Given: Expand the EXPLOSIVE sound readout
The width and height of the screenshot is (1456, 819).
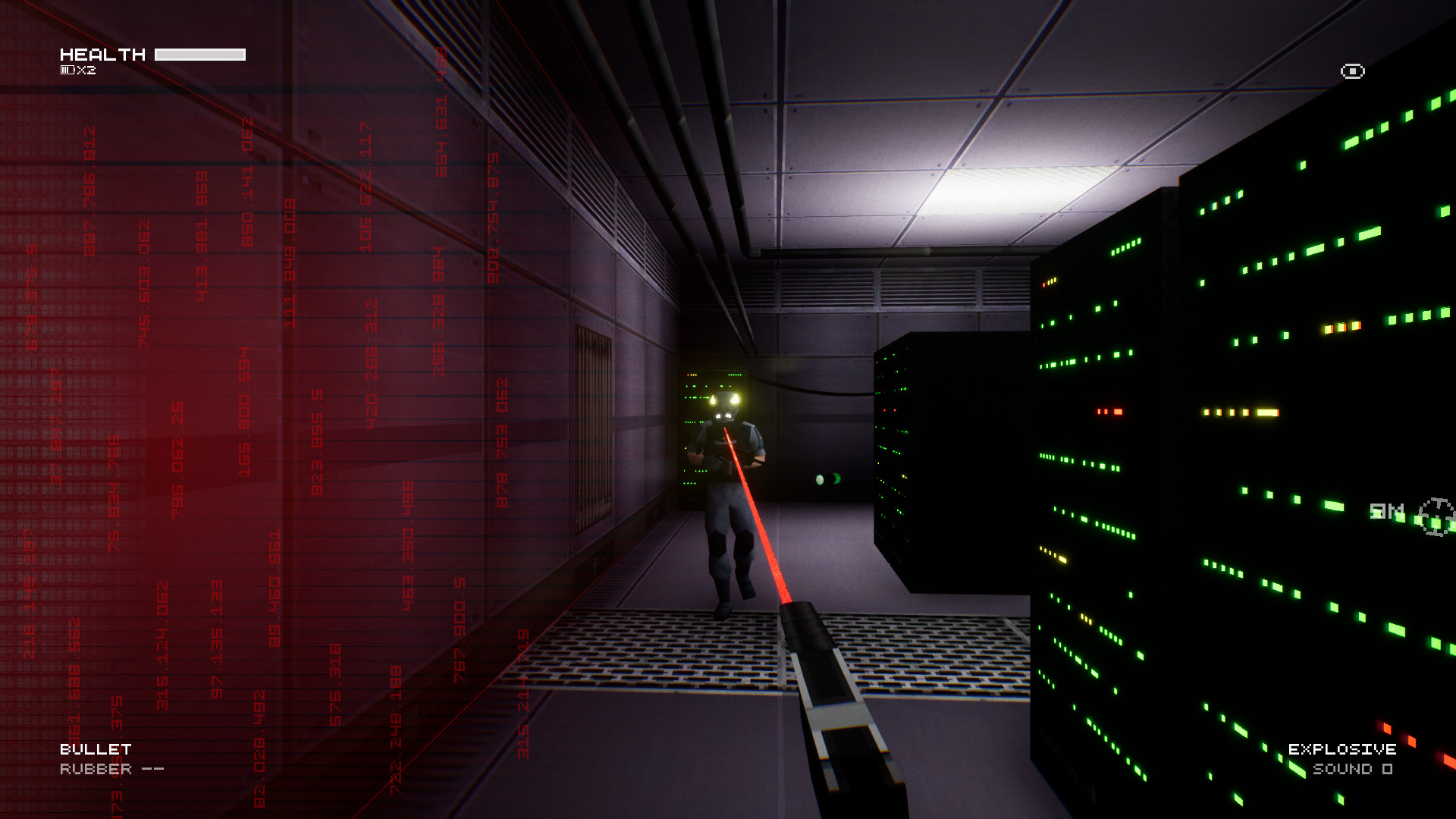Looking at the screenshot, I should pos(1354,770).
